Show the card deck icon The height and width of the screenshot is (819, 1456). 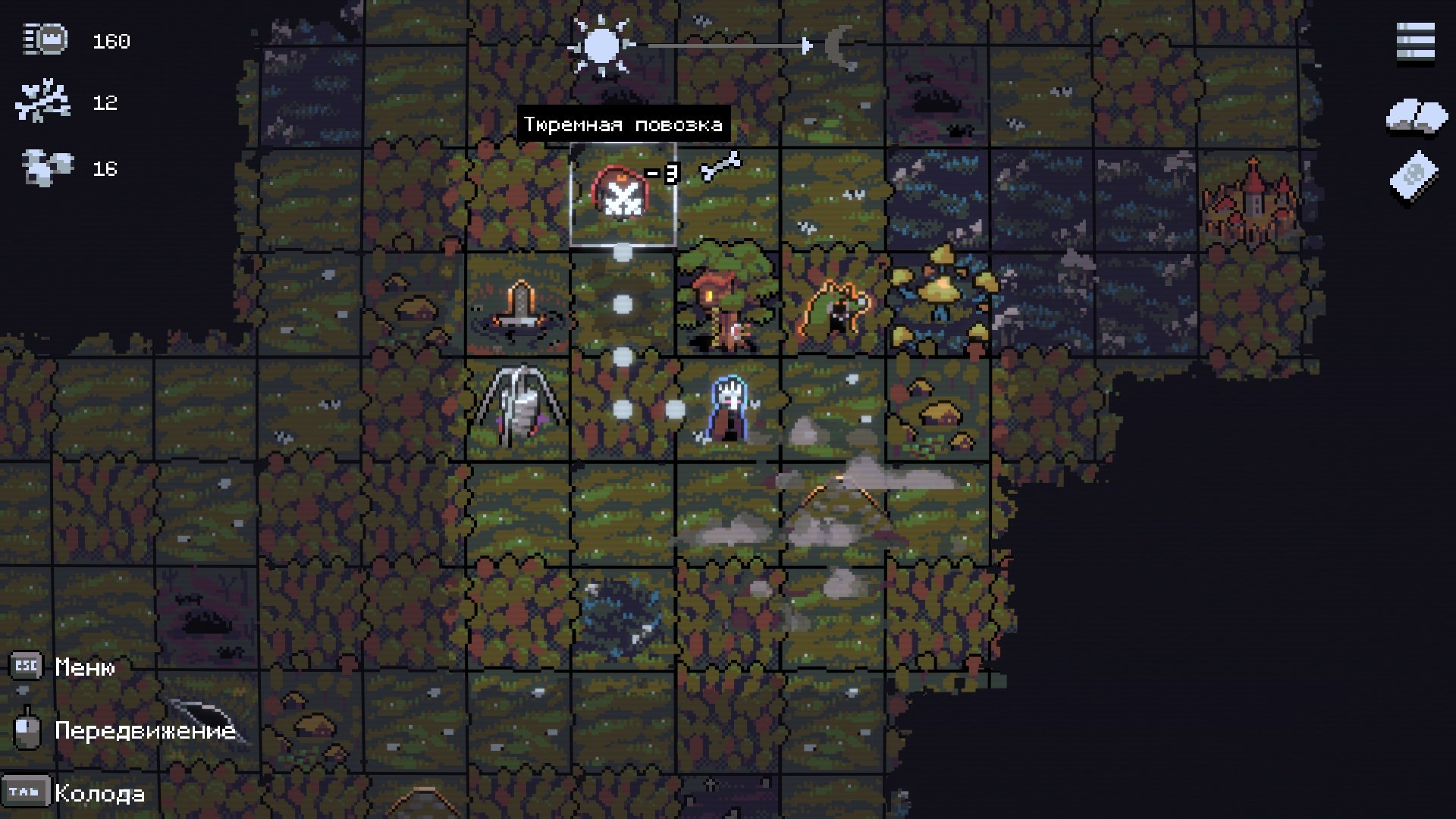(x=1414, y=177)
